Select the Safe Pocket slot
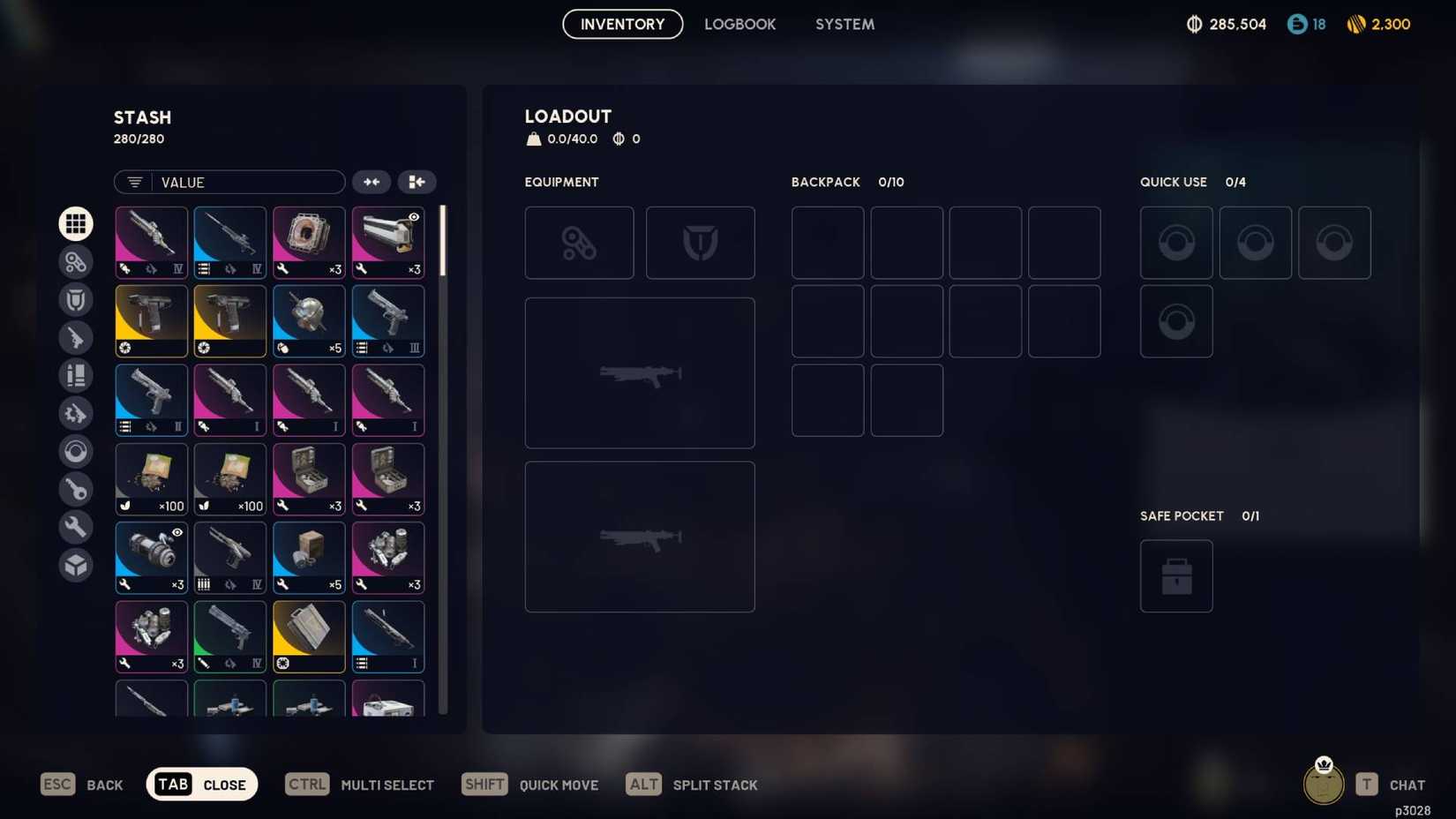The height and width of the screenshot is (819, 1456). click(x=1176, y=575)
